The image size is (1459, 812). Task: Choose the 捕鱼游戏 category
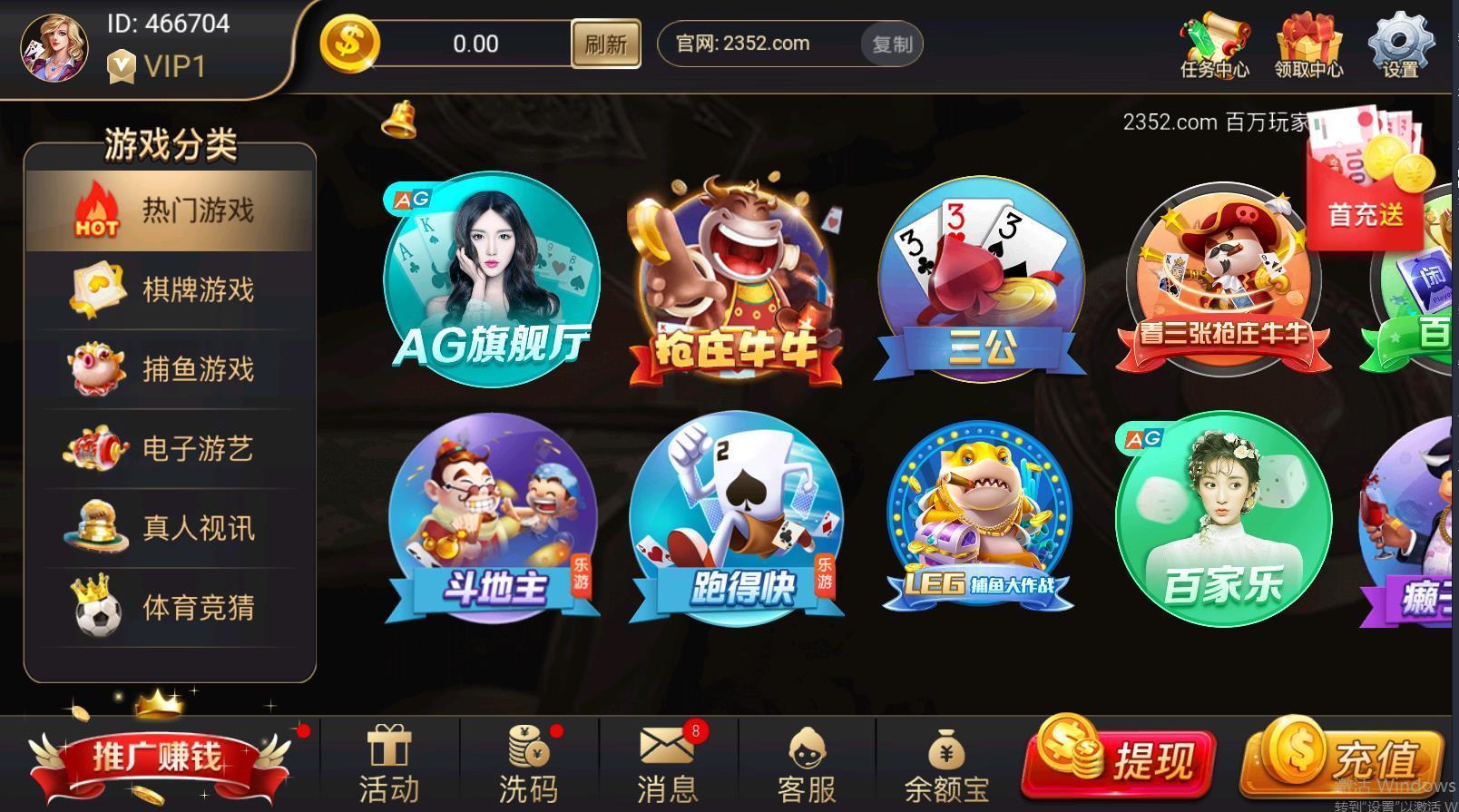170,369
